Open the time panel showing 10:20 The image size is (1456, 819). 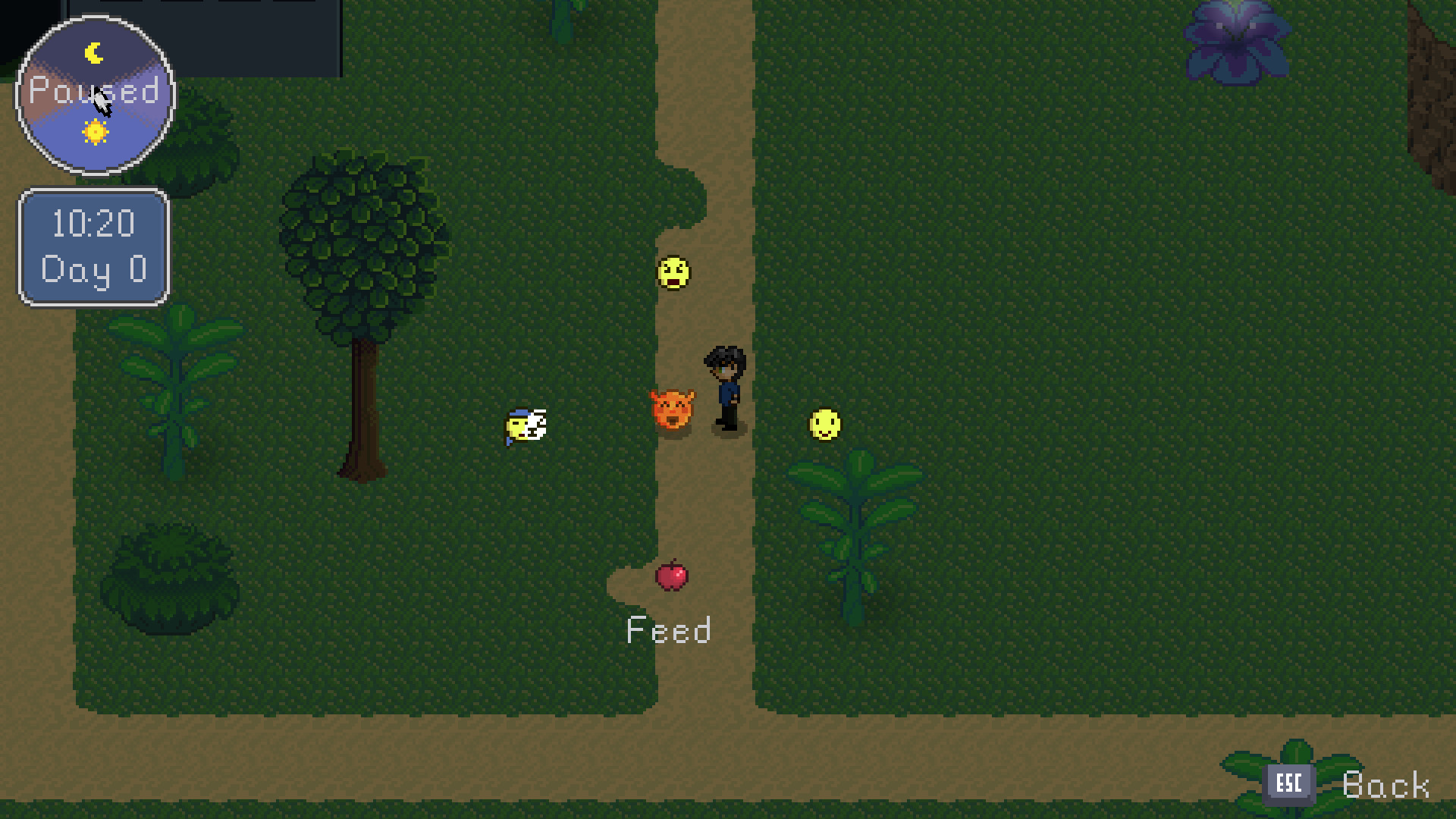point(93,223)
